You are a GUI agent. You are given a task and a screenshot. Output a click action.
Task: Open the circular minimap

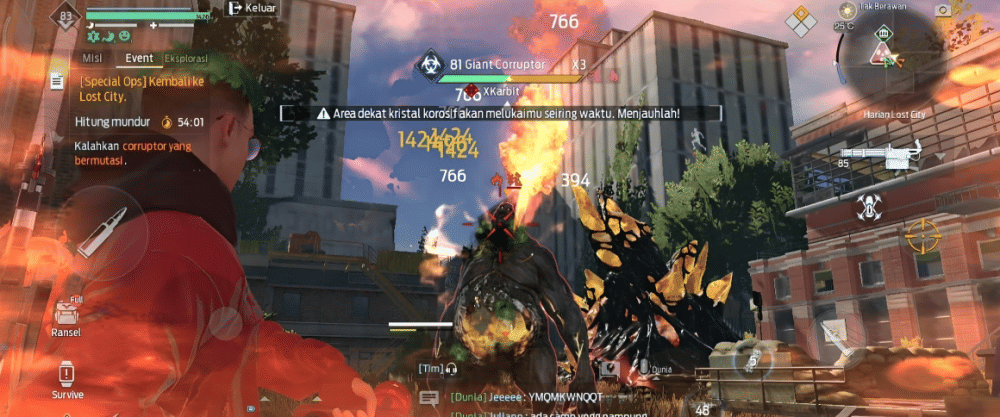[x=884, y=52]
